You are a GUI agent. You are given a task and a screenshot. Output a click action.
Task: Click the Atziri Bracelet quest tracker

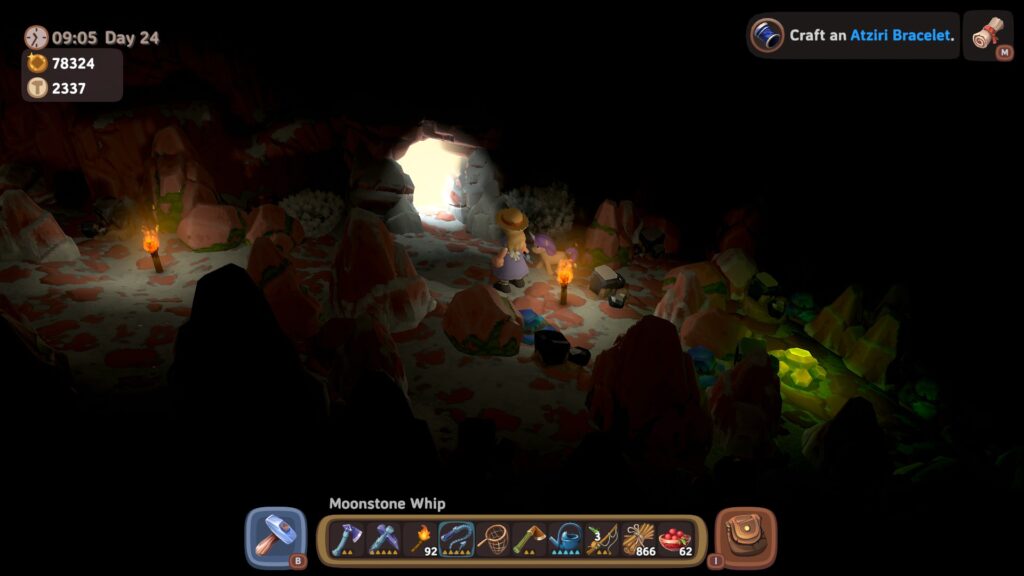pyautogui.click(x=853, y=35)
